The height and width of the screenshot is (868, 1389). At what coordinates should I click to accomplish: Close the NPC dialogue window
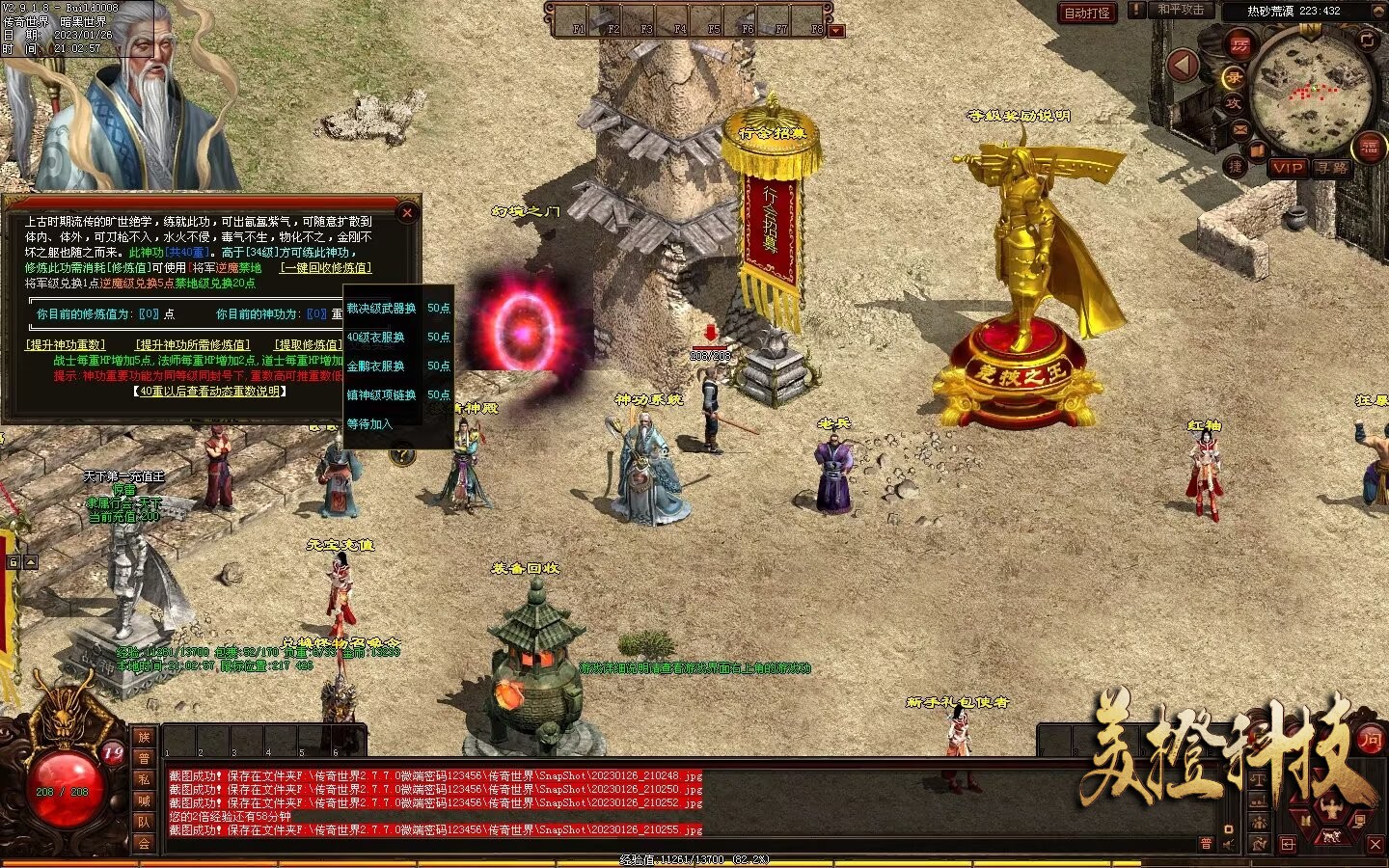407,213
